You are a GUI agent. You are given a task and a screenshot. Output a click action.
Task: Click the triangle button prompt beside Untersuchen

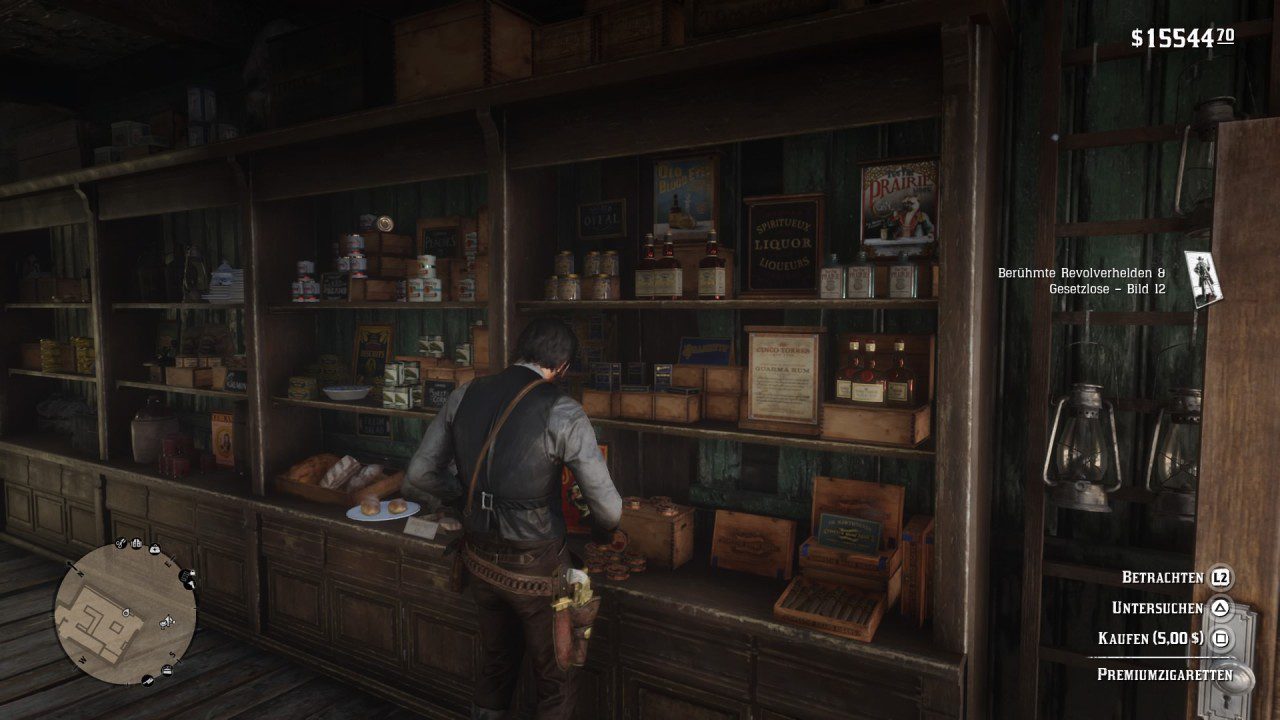pos(1222,605)
